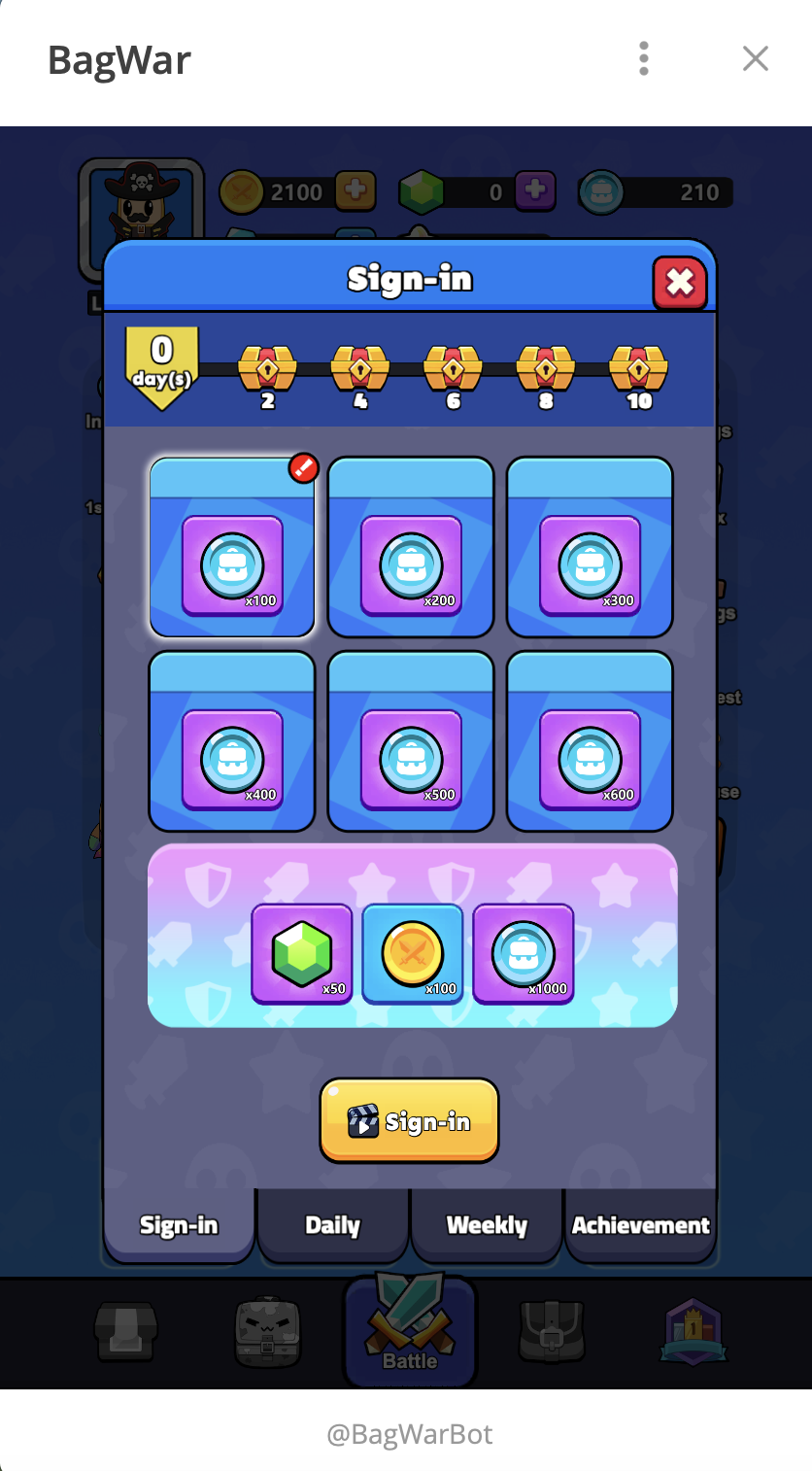Open the Weekly tab

pos(487,1225)
